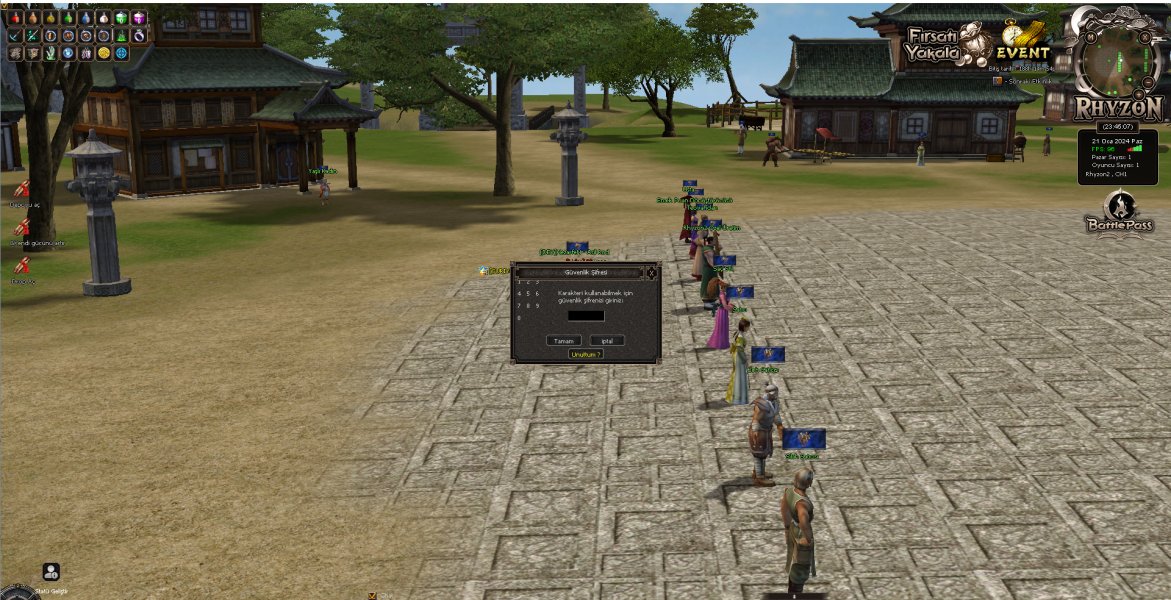Tap digit 0 on the security keypad
The image size is (1171, 600).
519,318
